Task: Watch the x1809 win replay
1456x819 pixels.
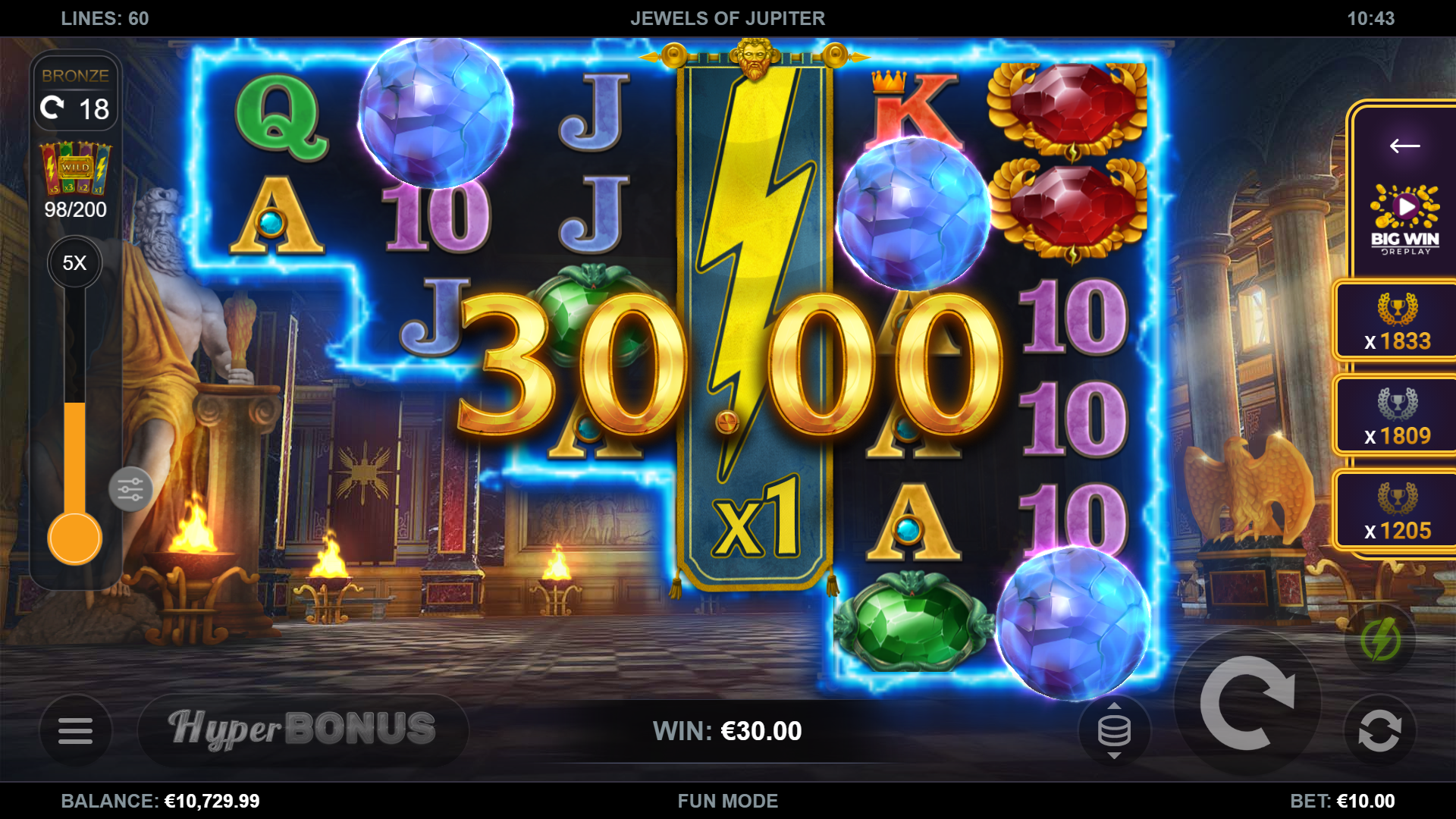Action: click(x=1397, y=417)
